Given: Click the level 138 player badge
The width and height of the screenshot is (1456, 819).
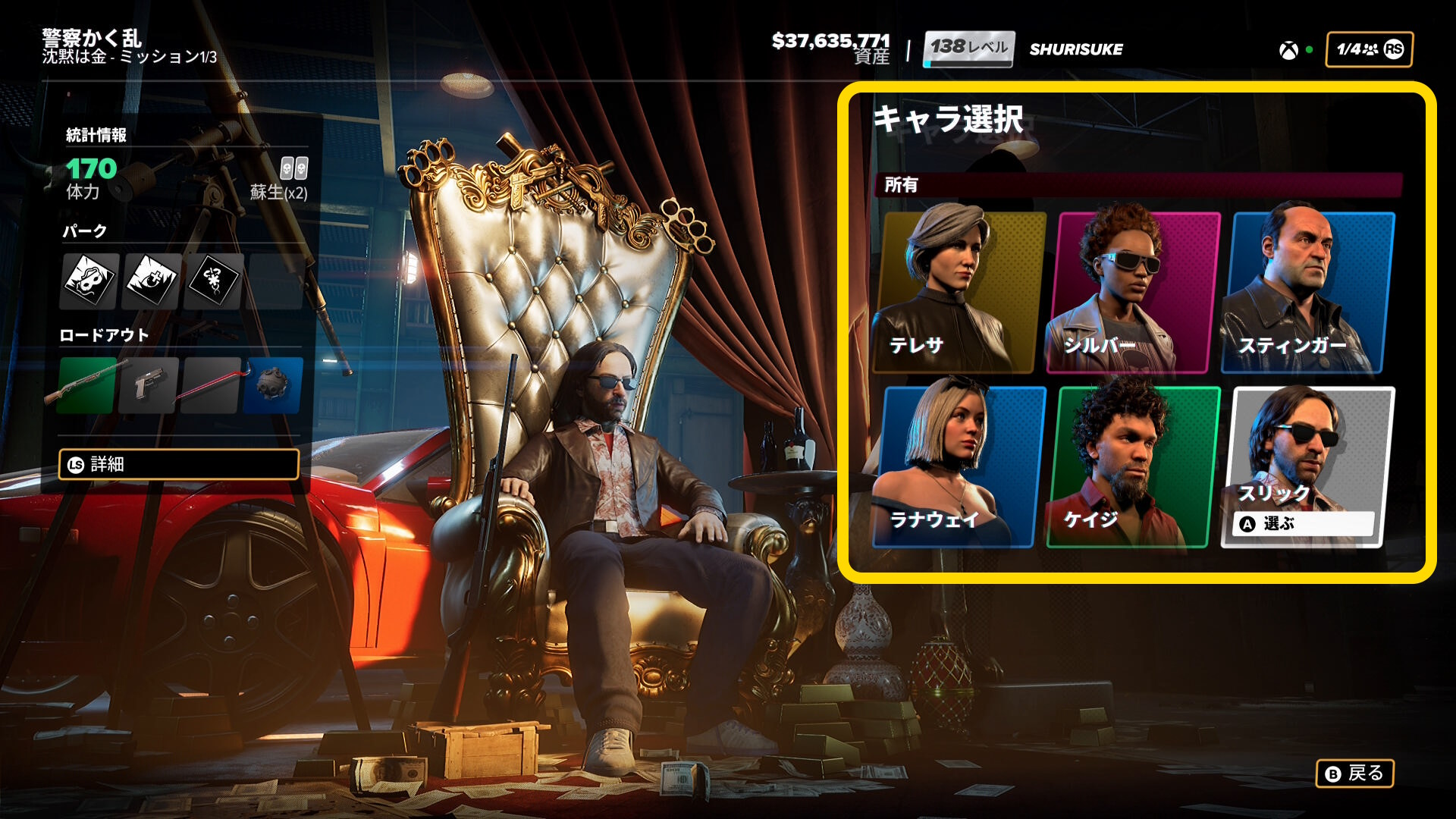Looking at the screenshot, I should [x=968, y=49].
